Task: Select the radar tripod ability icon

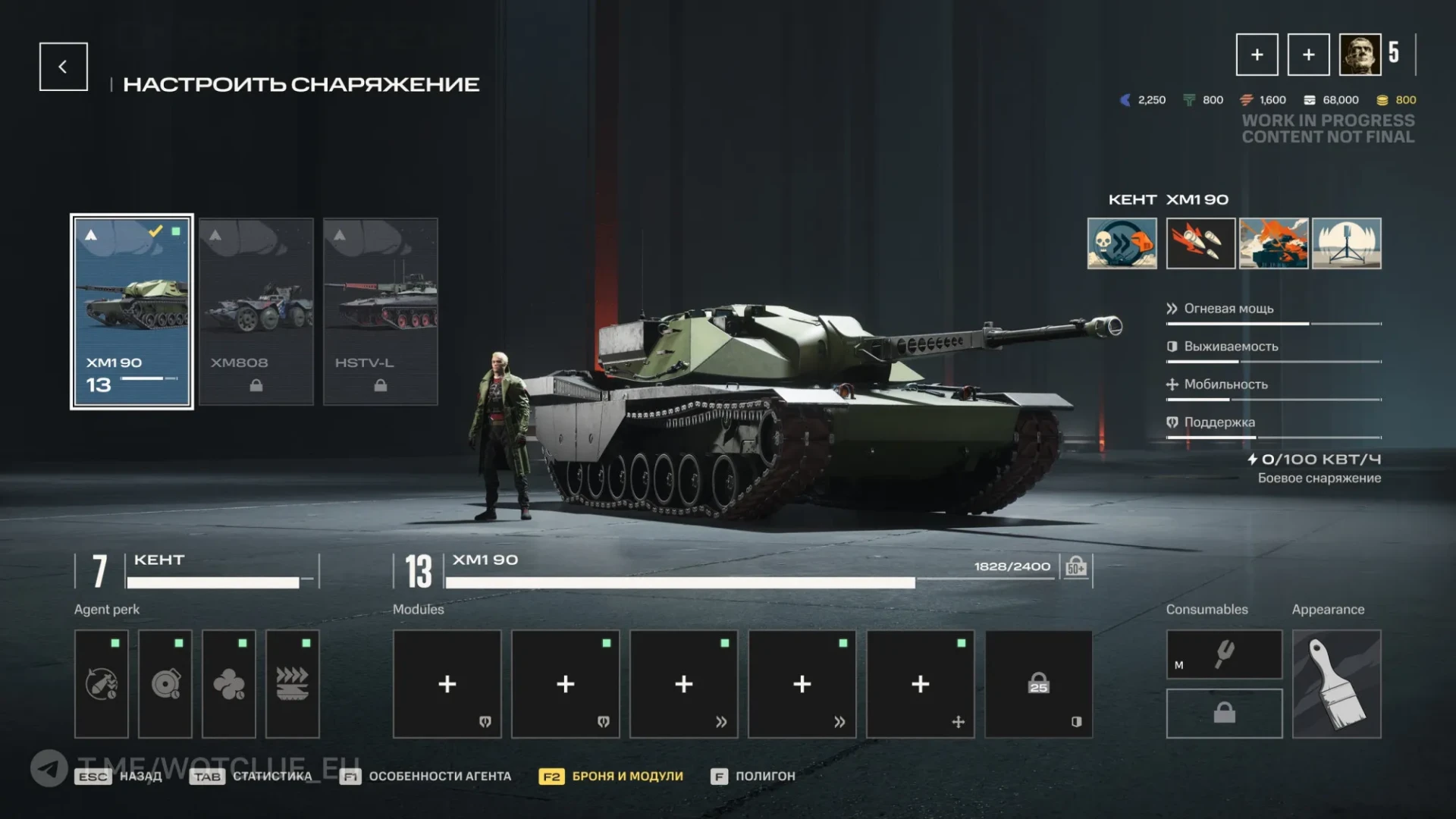Action: [1347, 243]
